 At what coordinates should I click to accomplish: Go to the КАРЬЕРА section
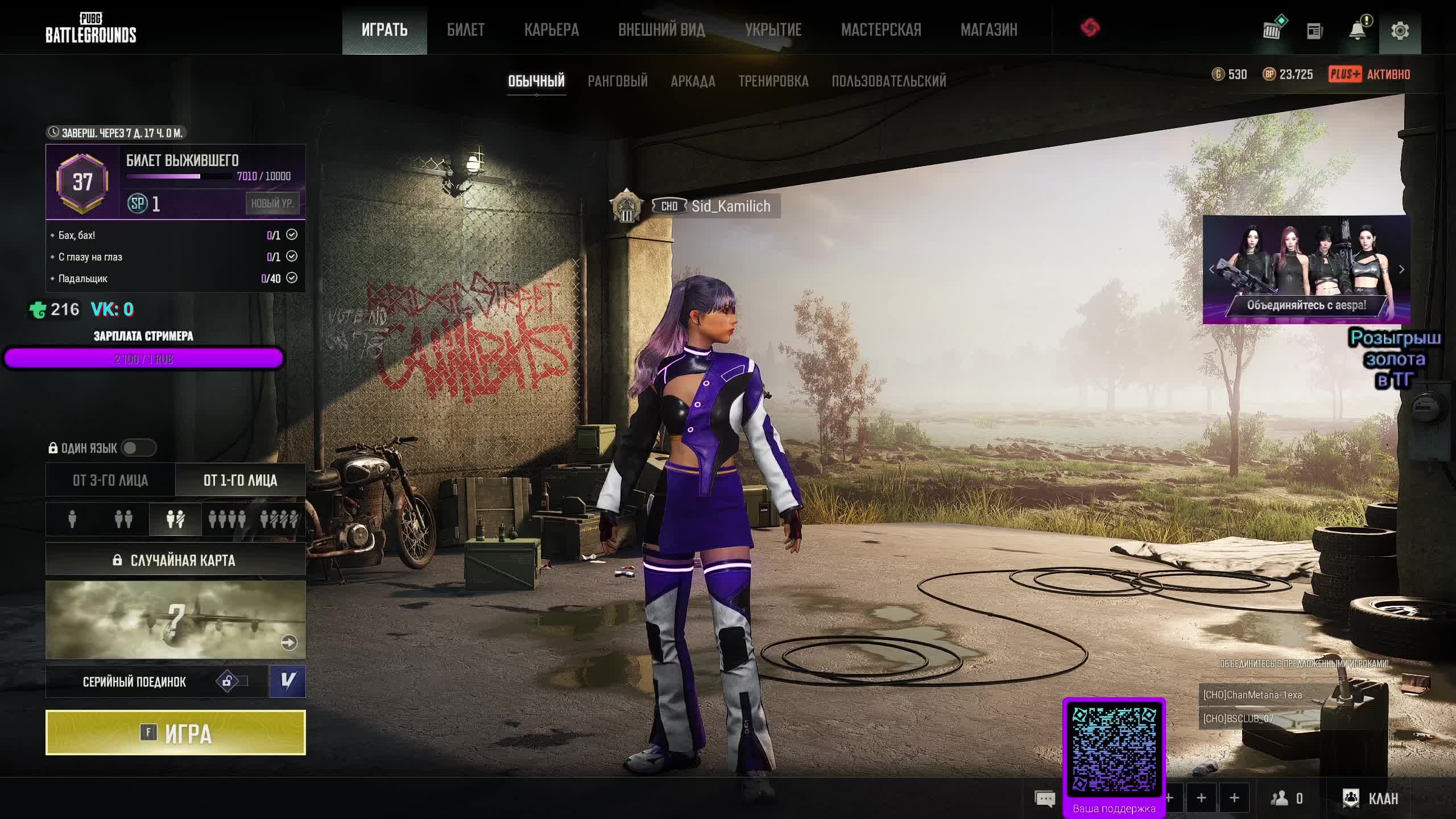point(551,30)
